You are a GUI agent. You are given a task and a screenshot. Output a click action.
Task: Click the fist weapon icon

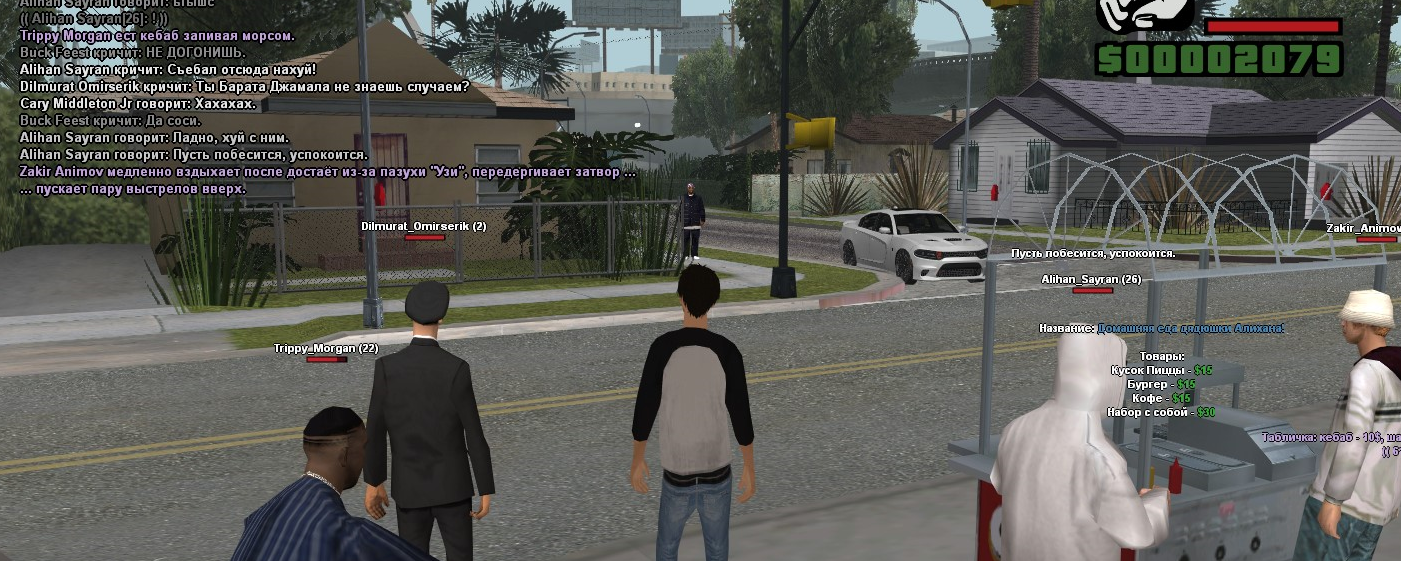click(1145, 14)
